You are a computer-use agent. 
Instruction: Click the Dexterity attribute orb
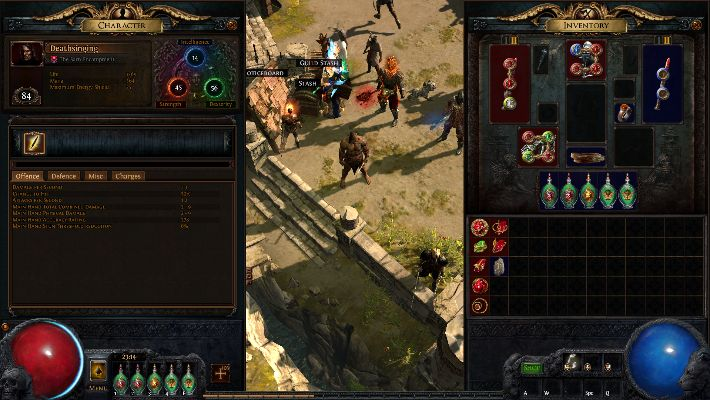click(214, 87)
